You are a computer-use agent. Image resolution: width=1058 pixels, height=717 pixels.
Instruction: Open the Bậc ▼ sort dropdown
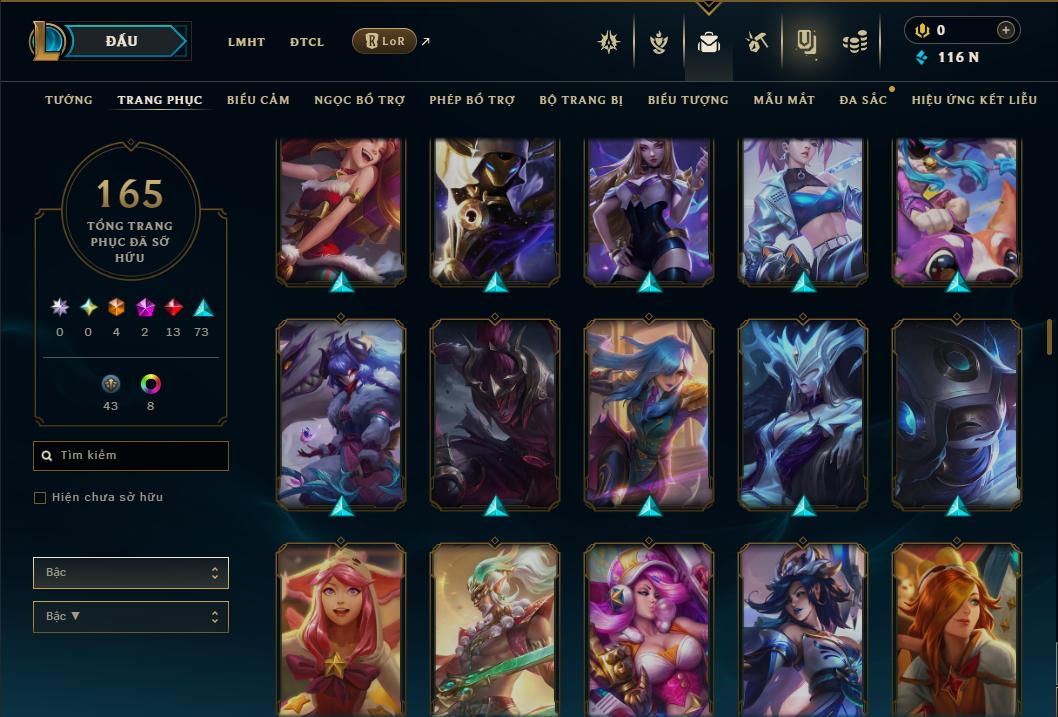tap(131, 617)
